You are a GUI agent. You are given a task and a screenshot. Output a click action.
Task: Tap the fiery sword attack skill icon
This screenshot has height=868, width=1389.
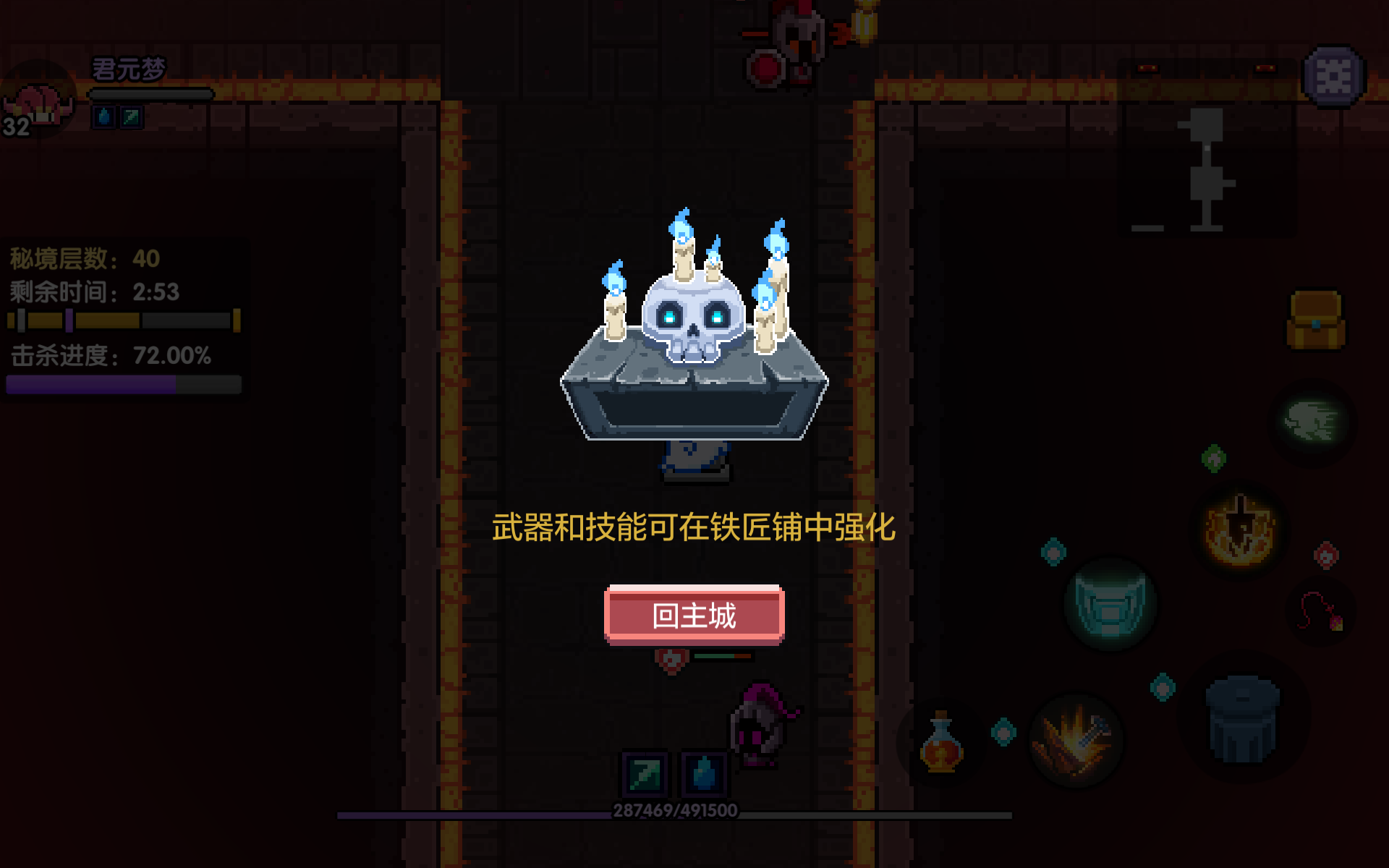(x=1078, y=741)
